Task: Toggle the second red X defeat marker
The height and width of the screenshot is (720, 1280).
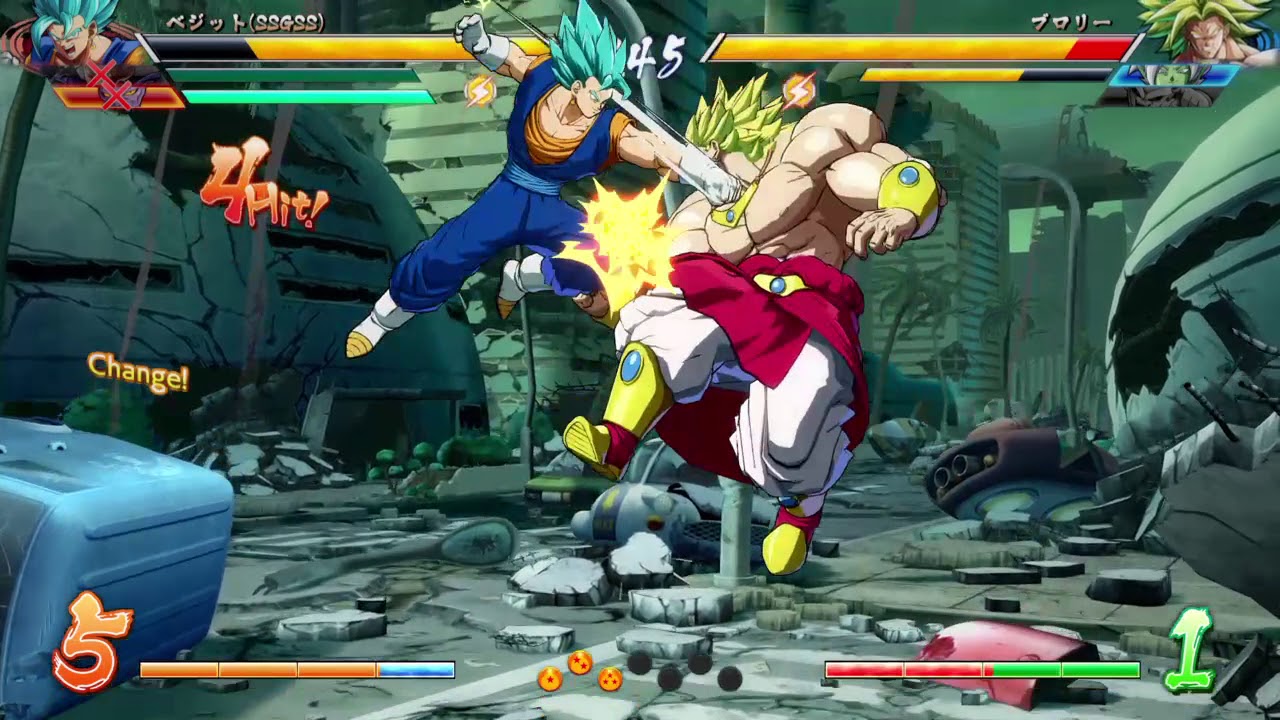Action: [115, 94]
